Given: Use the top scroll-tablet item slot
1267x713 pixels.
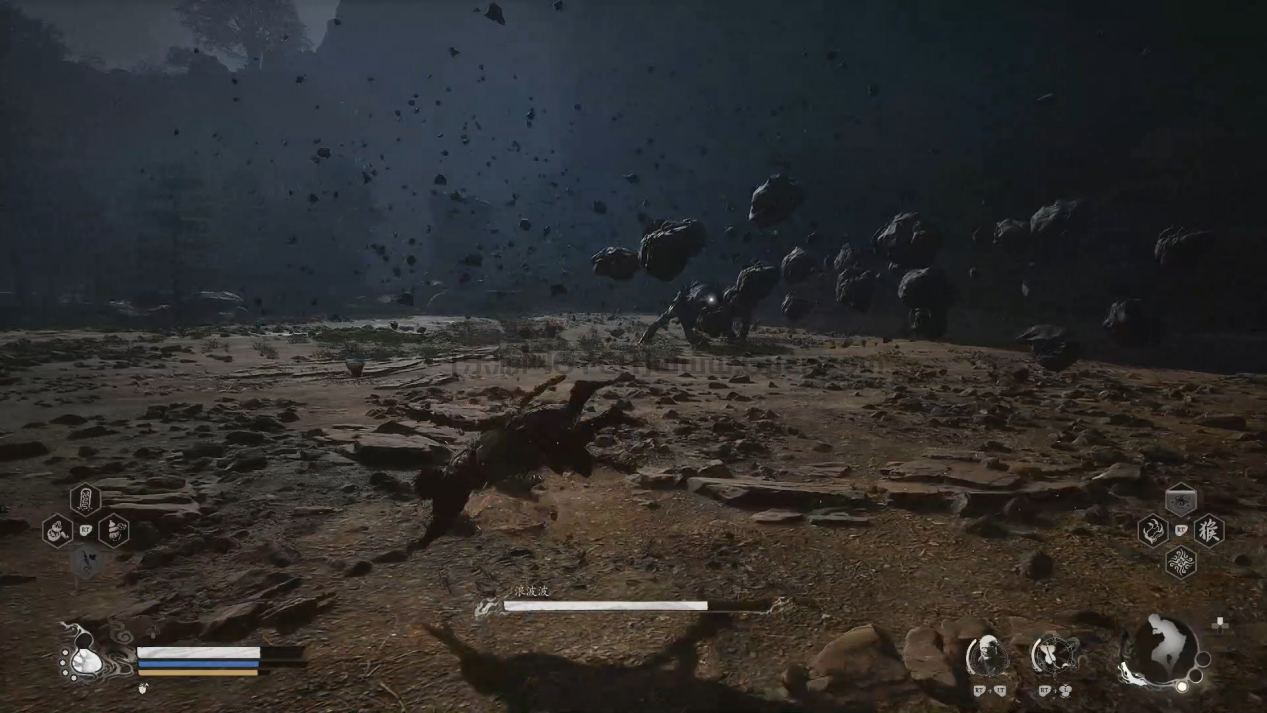Looking at the screenshot, I should click(x=85, y=499).
